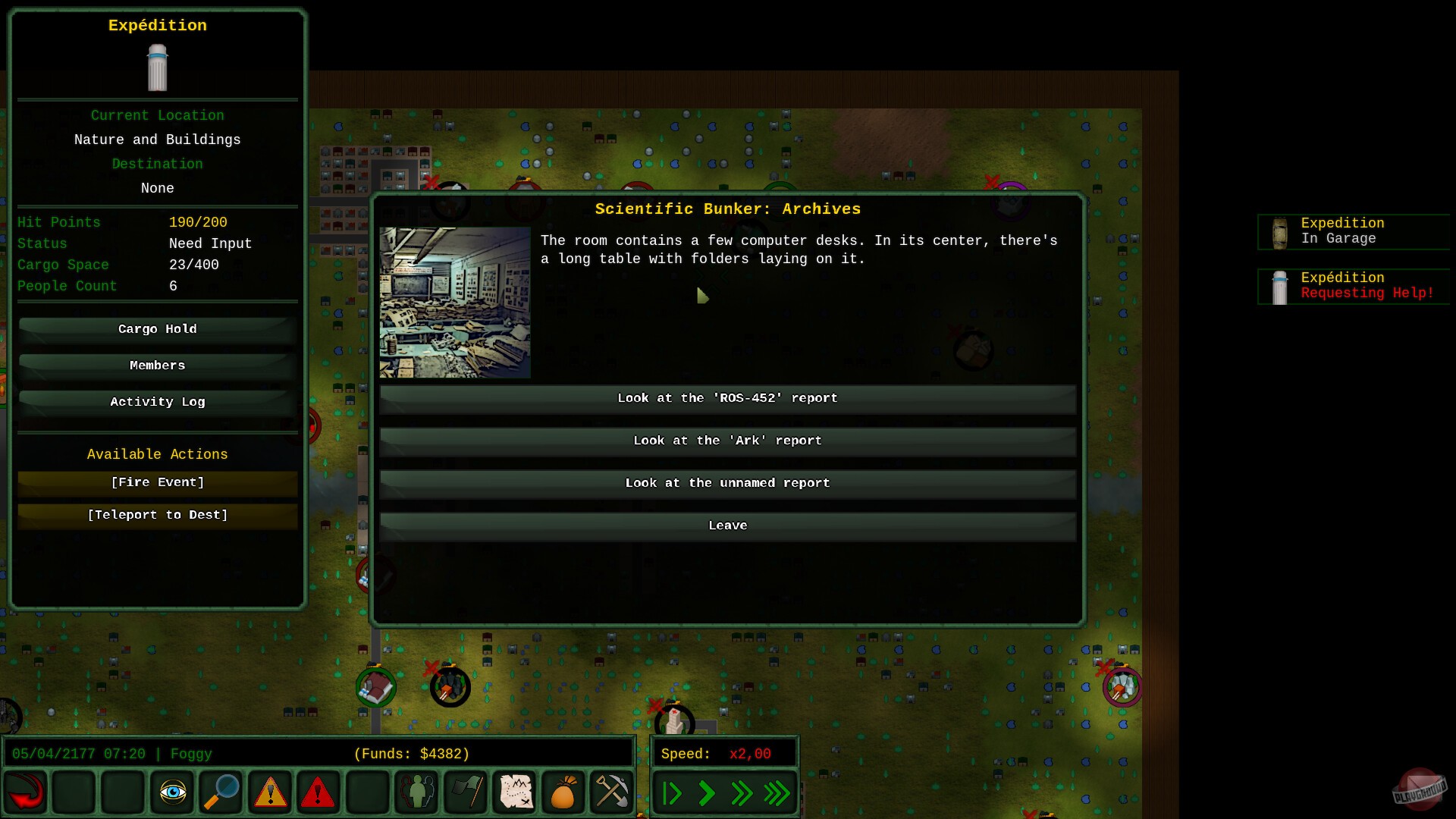The width and height of the screenshot is (1456, 819).
Task: Toggle the Fire Event action
Action: pyautogui.click(x=157, y=482)
